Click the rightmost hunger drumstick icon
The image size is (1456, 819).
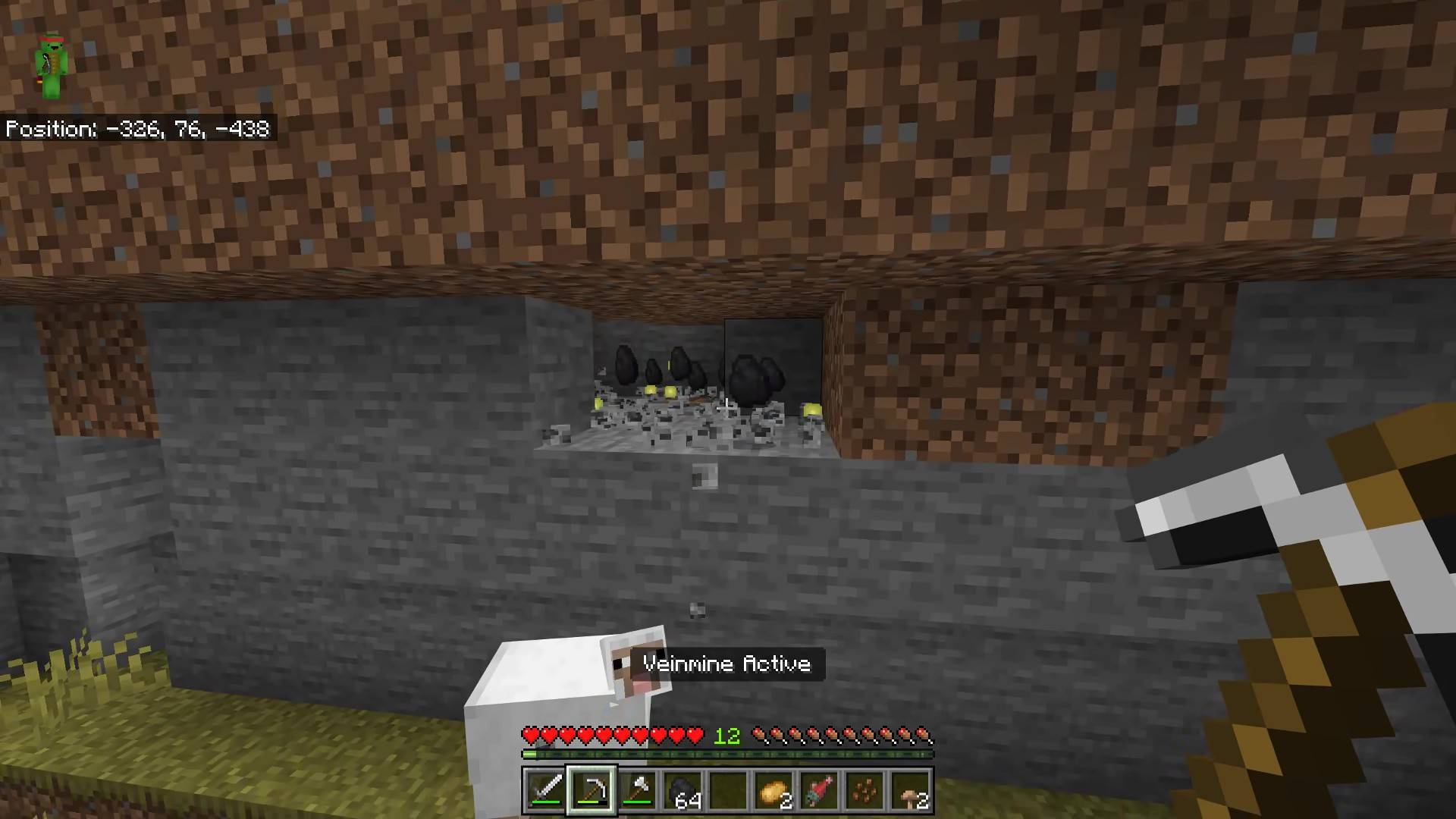point(922,735)
